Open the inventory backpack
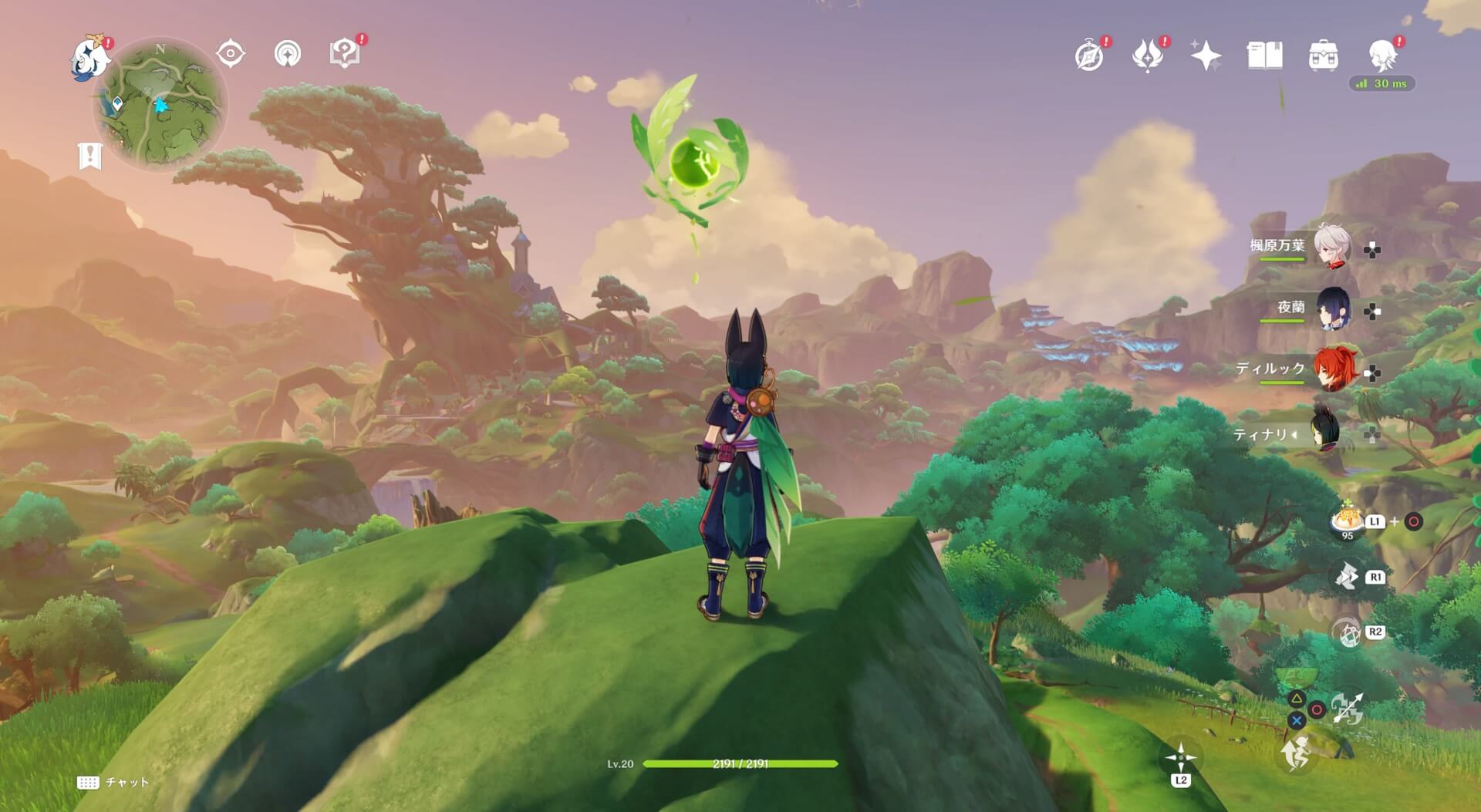Image resolution: width=1481 pixels, height=812 pixels. 1323,56
